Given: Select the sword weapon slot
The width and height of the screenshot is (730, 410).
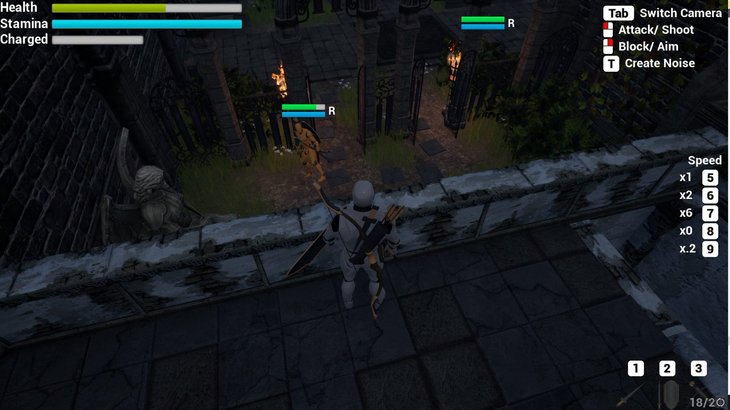Looking at the screenshot, I should pos(636,391).
